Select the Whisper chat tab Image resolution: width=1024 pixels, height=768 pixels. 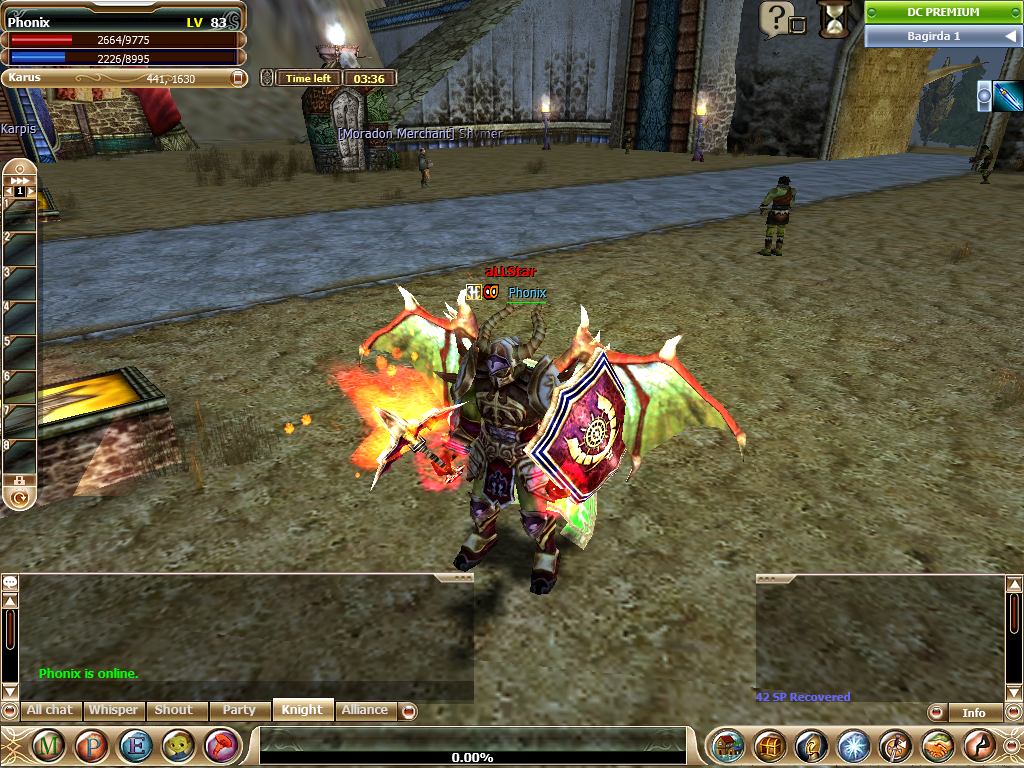tap(113, 710)
